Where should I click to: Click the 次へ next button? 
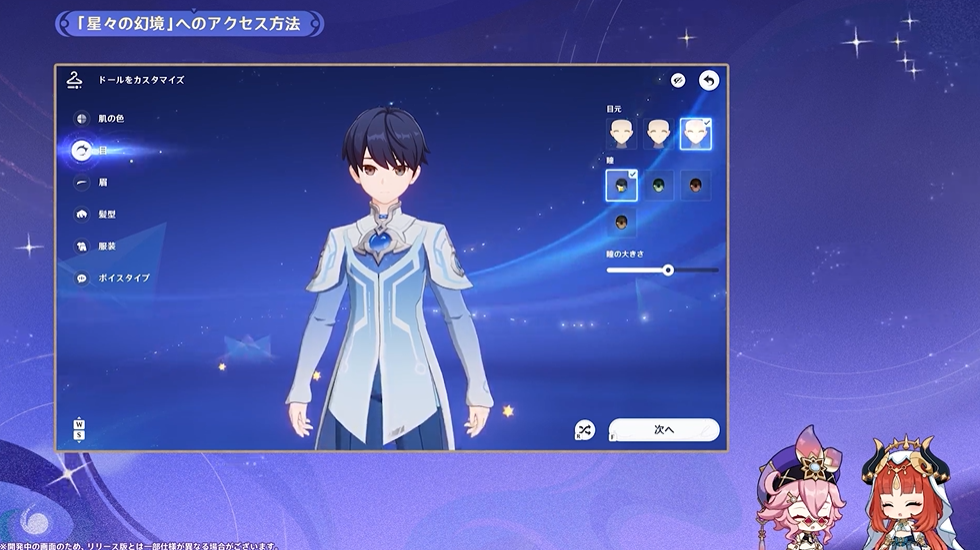[664, 429]
